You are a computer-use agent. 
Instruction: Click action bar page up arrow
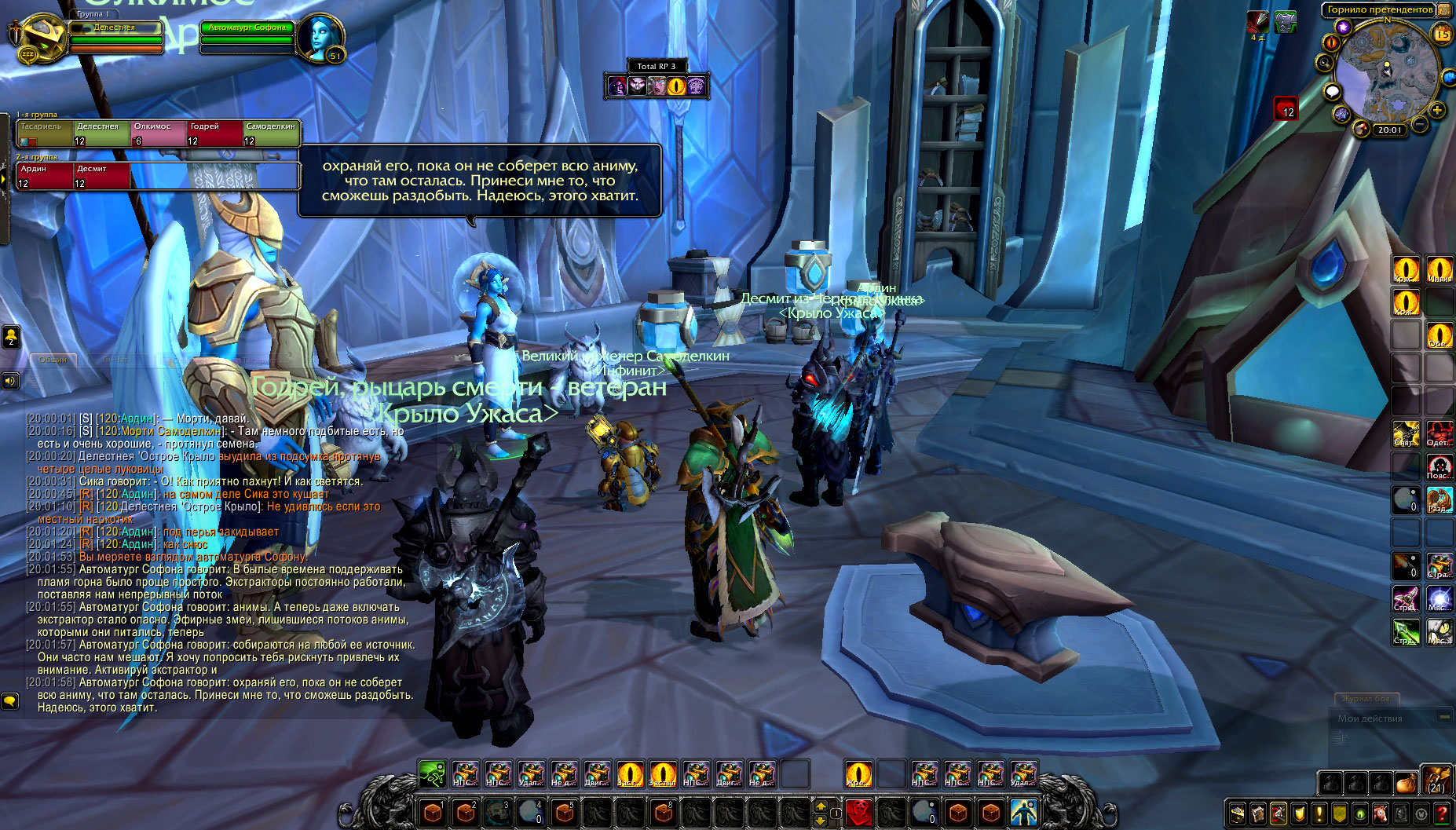point(821,804)
